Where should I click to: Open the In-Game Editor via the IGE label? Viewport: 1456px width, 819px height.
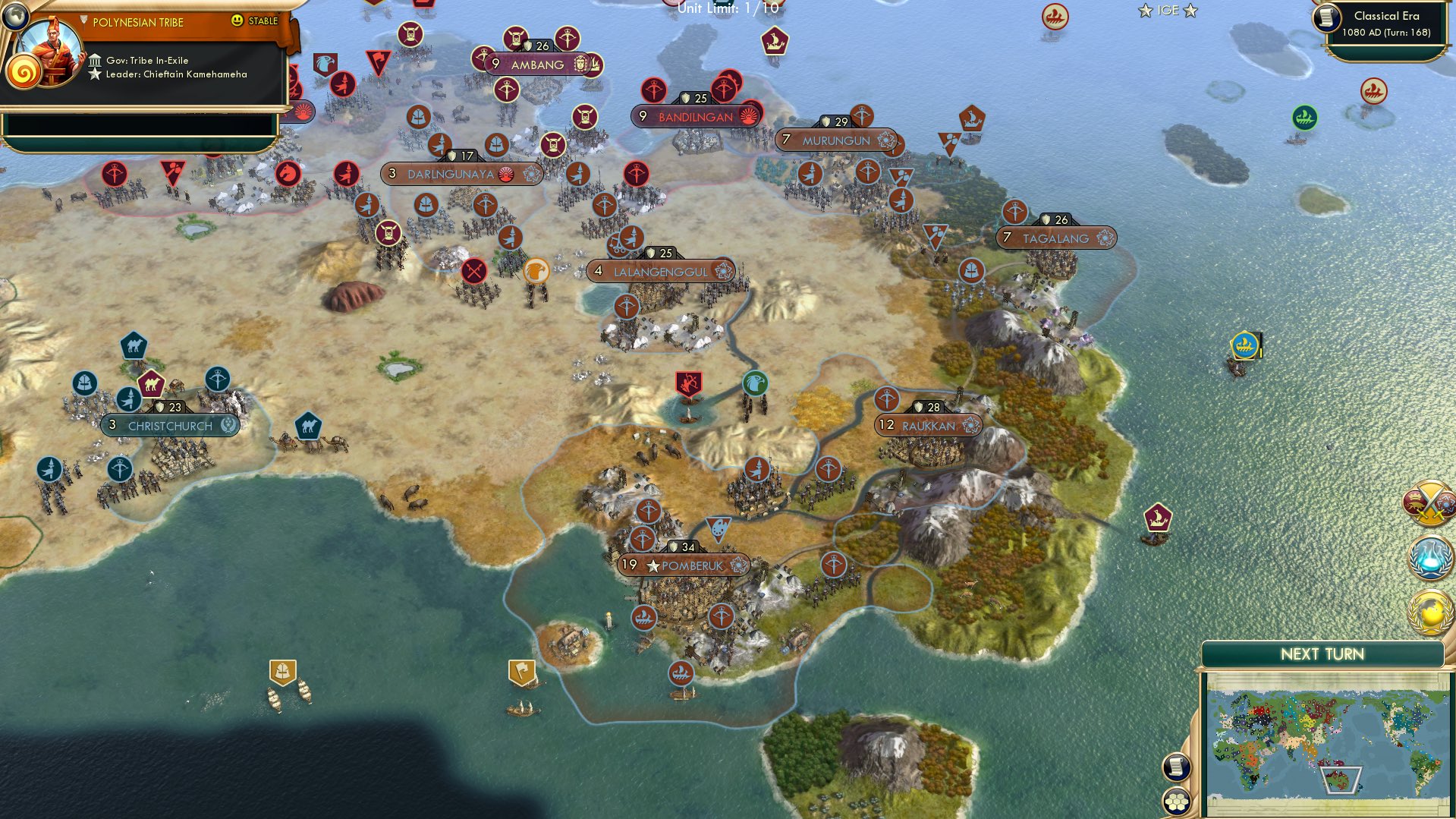pos(1166,10)
